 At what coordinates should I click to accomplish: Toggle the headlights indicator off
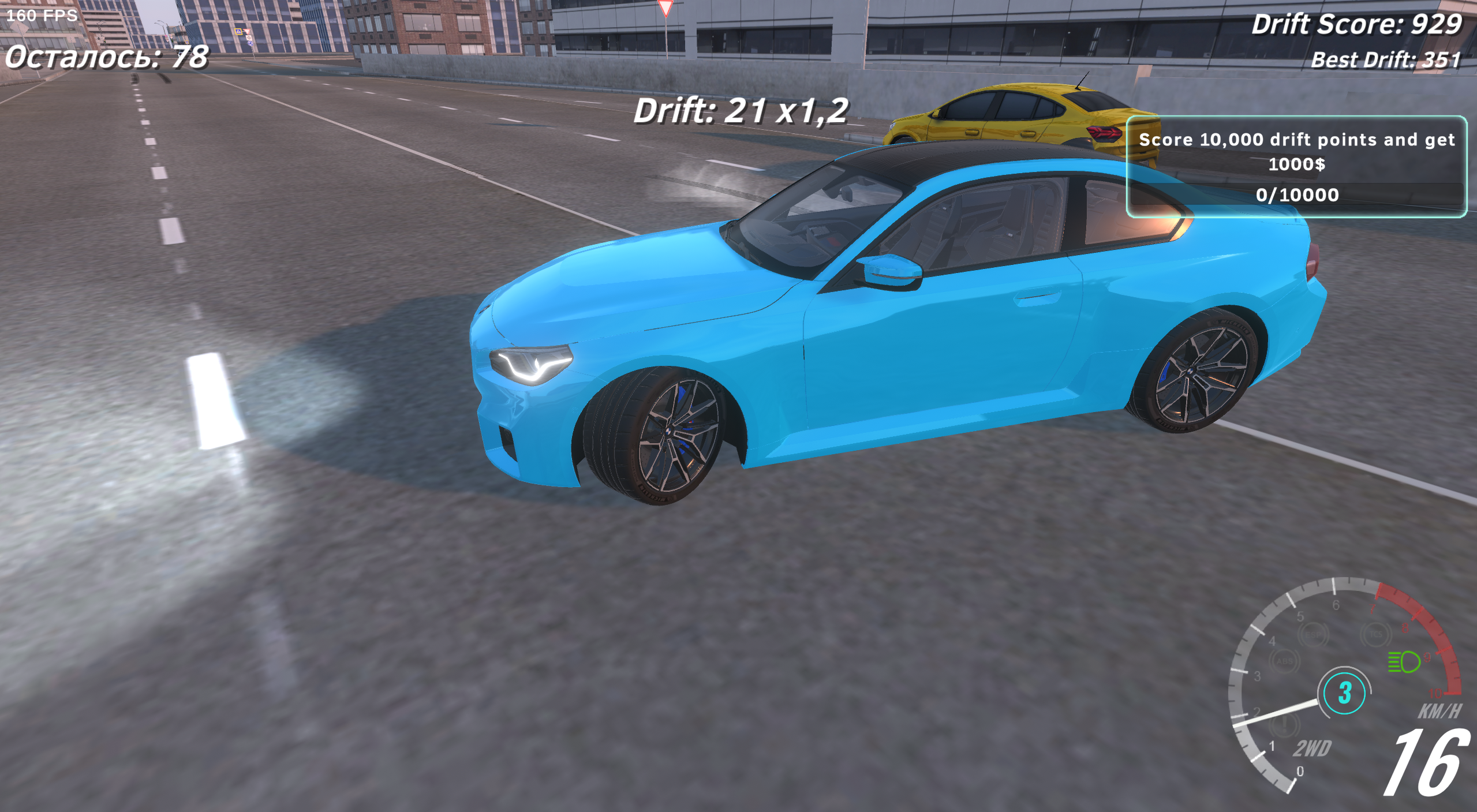click(1400, 661)
